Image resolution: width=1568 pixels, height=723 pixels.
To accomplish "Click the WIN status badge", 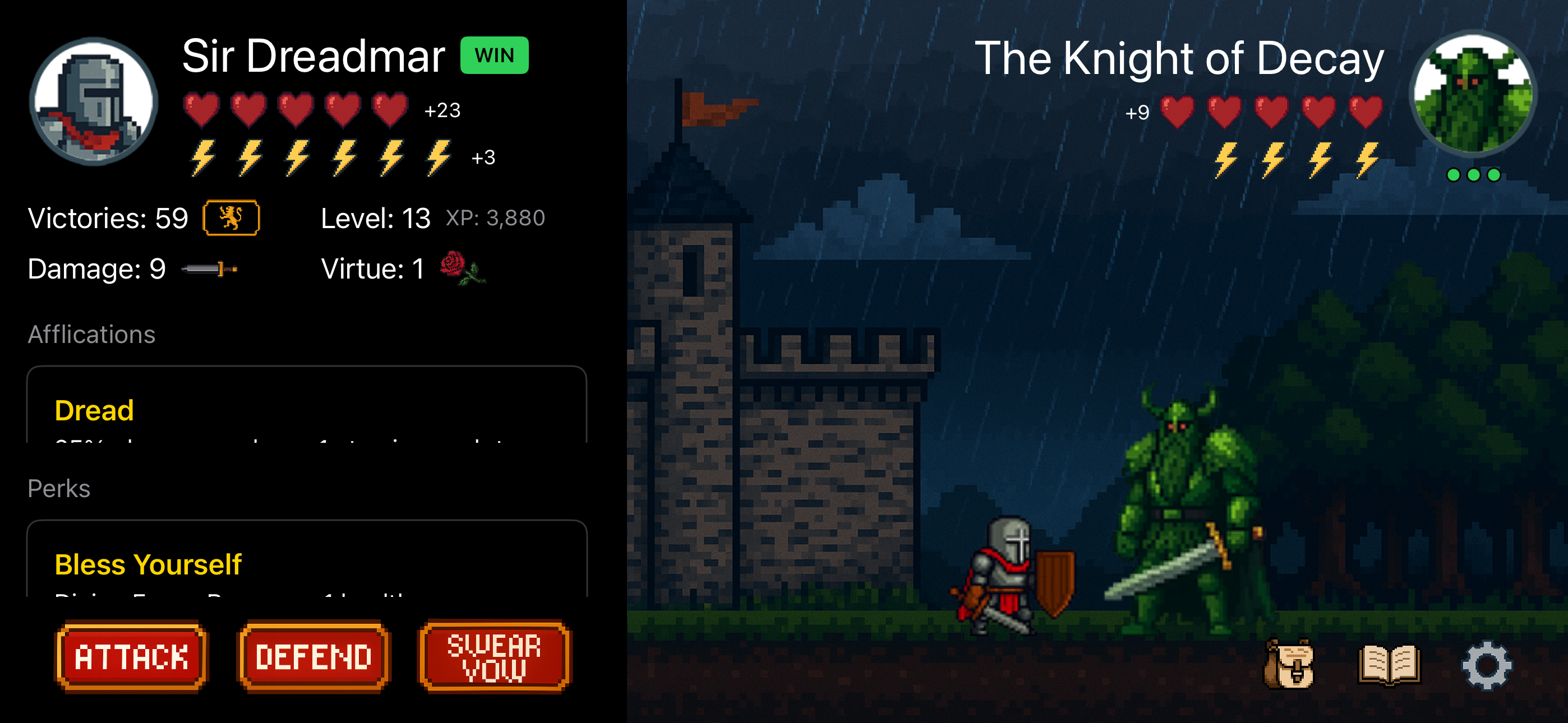I will click(x=494, y=55).
